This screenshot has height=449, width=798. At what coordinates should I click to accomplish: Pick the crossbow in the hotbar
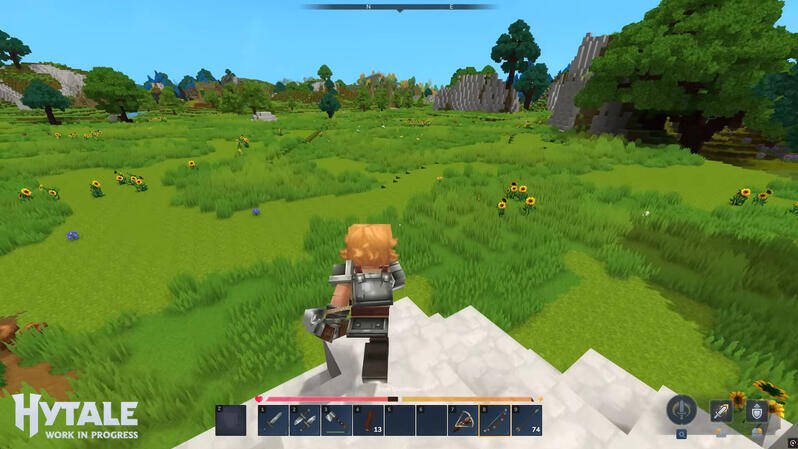[x=463, y=420]
